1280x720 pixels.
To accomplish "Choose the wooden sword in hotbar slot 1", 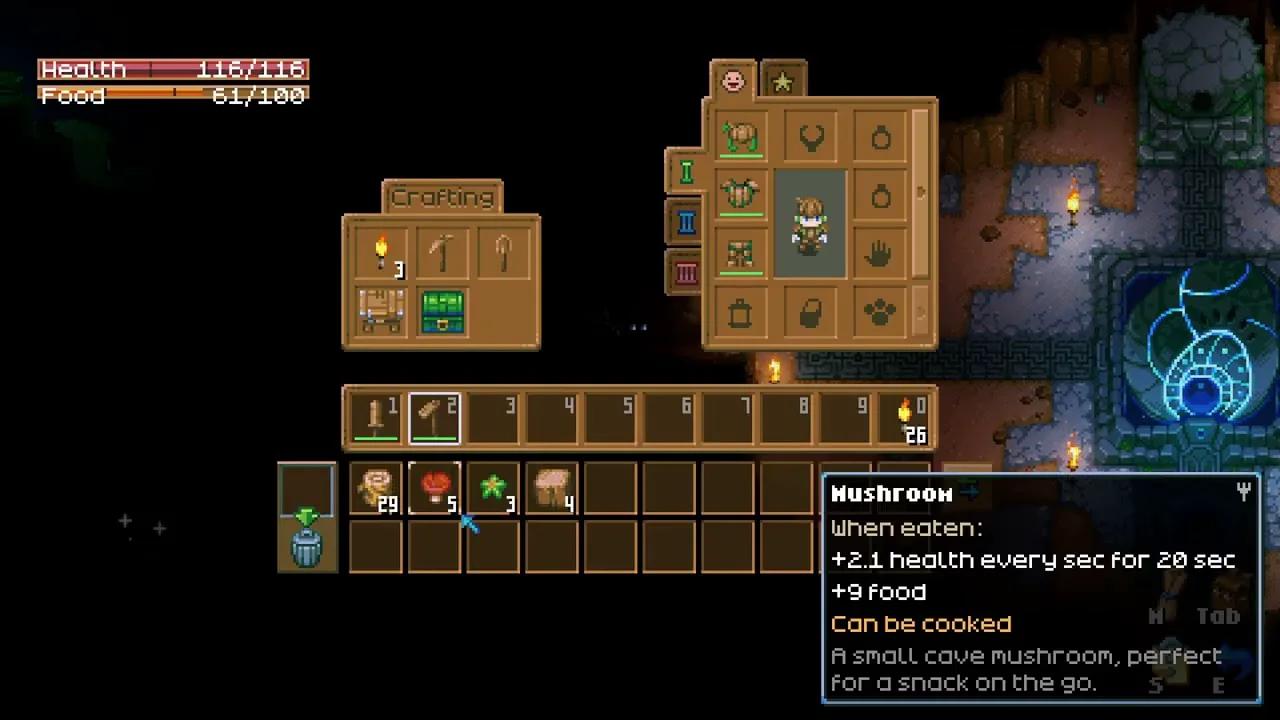I will (376, 417).
